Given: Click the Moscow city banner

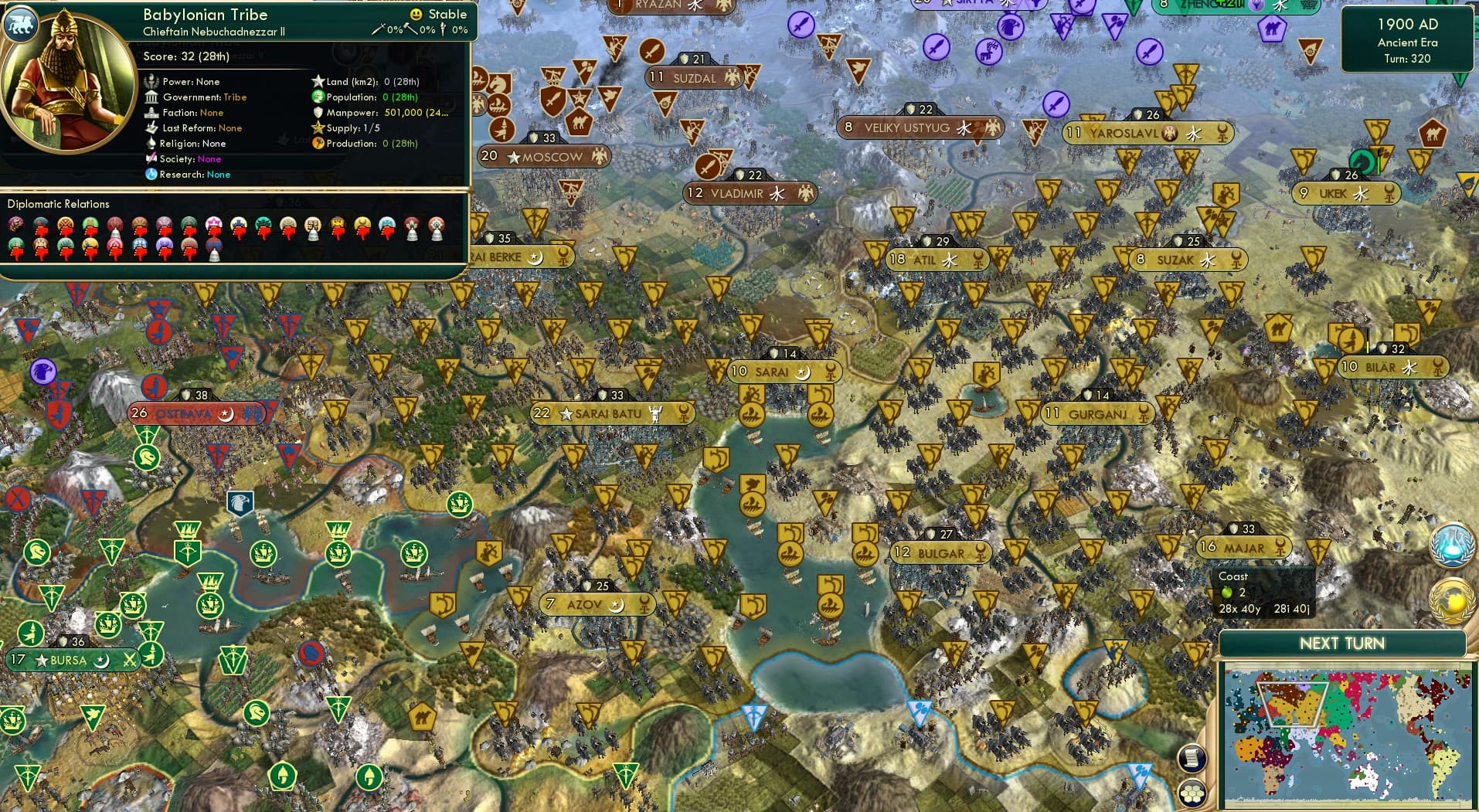Looking at the screenshot, I should coord(543,156).
